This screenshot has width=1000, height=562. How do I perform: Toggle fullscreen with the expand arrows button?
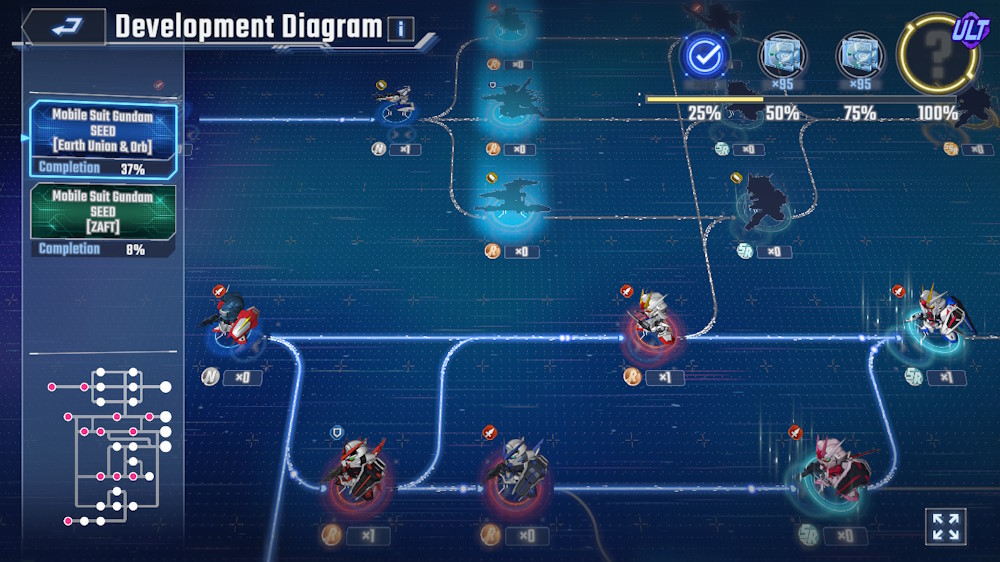pos(945,526)
